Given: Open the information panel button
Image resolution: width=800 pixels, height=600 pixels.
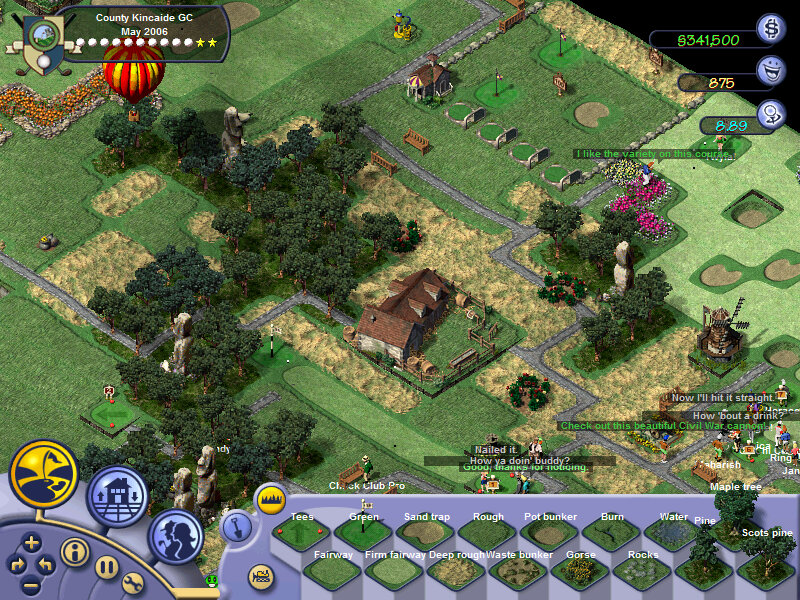Looking at the screenshot, I should point(74,551).
